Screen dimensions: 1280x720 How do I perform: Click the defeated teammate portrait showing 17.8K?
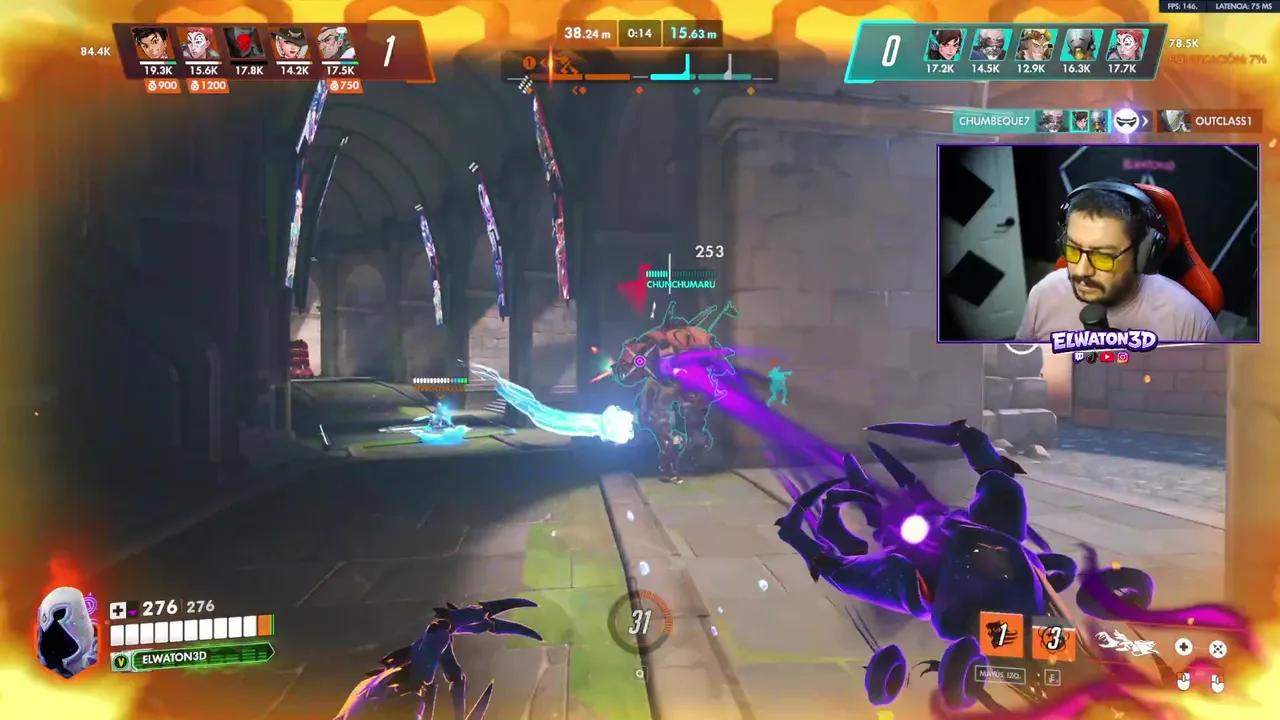point(246,45)
